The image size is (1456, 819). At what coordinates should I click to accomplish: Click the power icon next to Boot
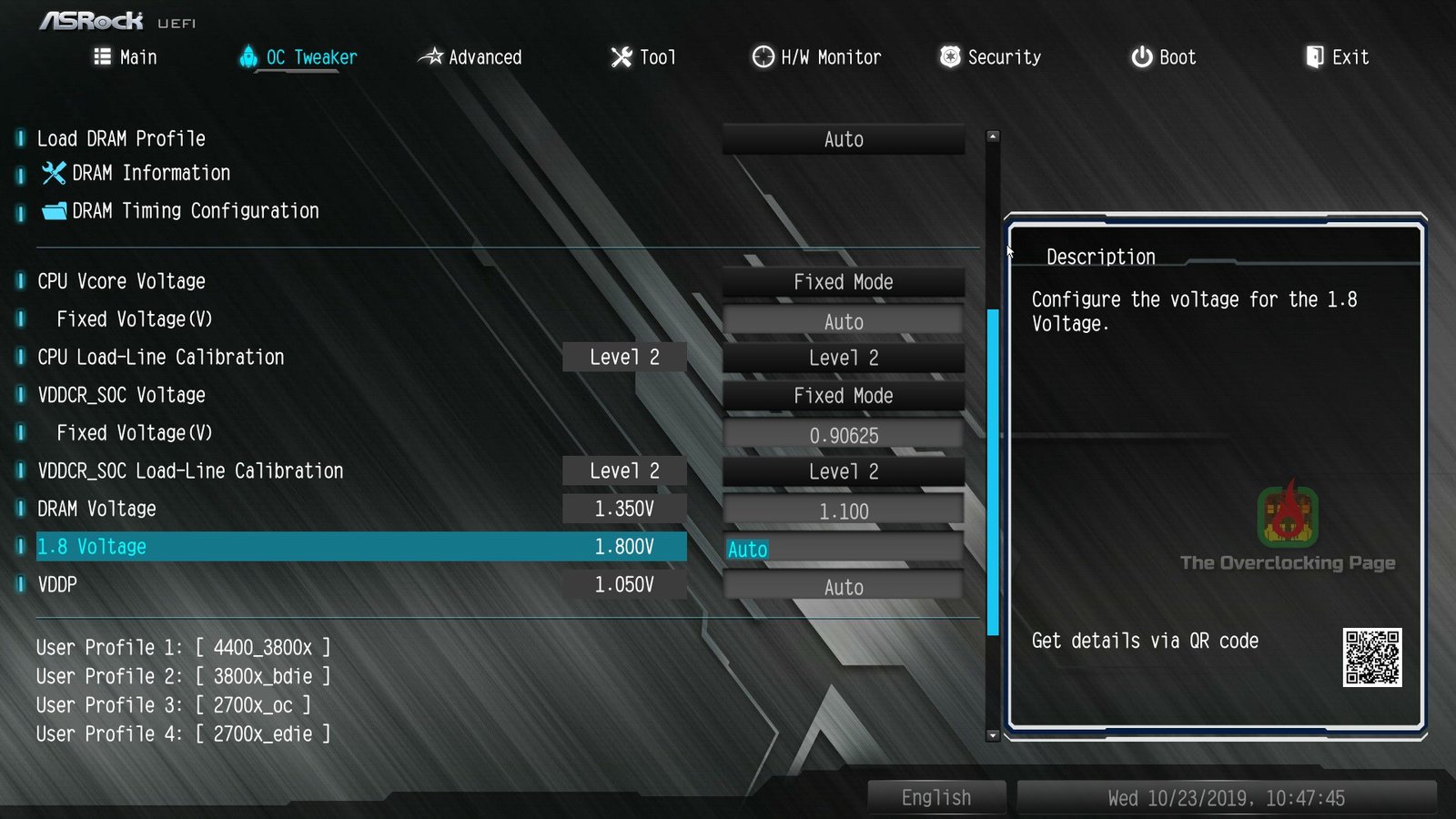pos(1141,56)
